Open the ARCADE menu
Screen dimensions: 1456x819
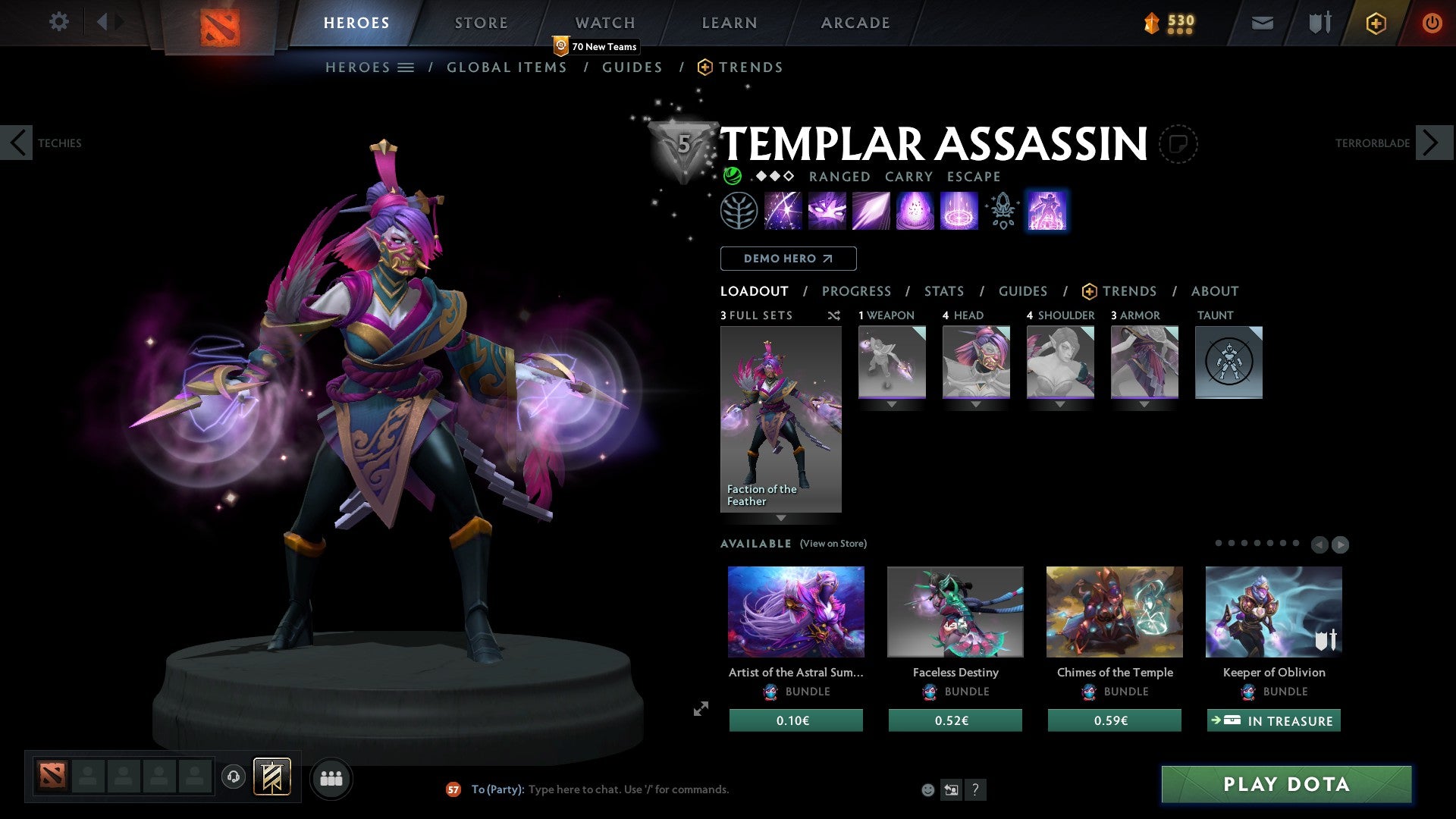(855, 23)
